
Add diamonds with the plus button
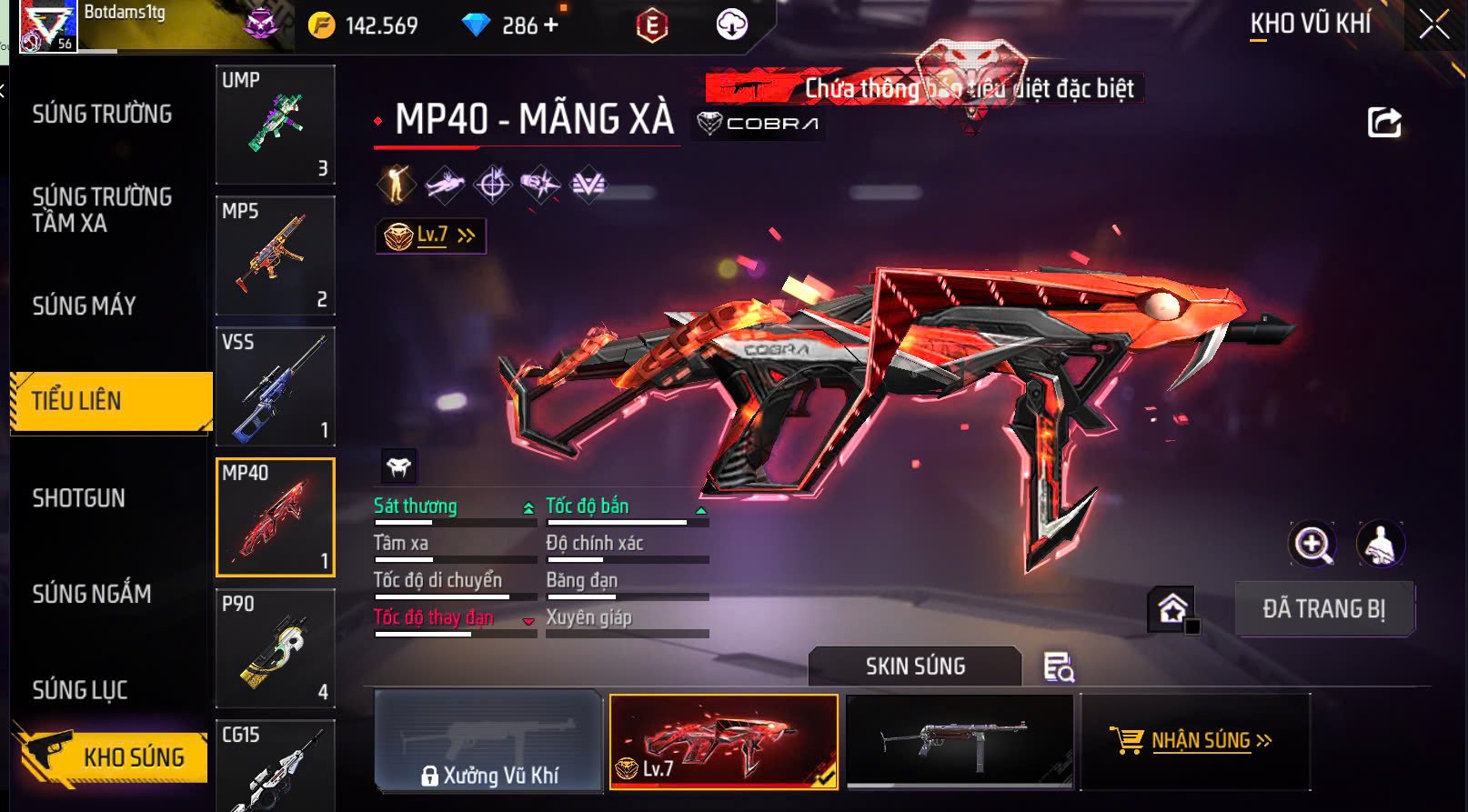[551, 25]
